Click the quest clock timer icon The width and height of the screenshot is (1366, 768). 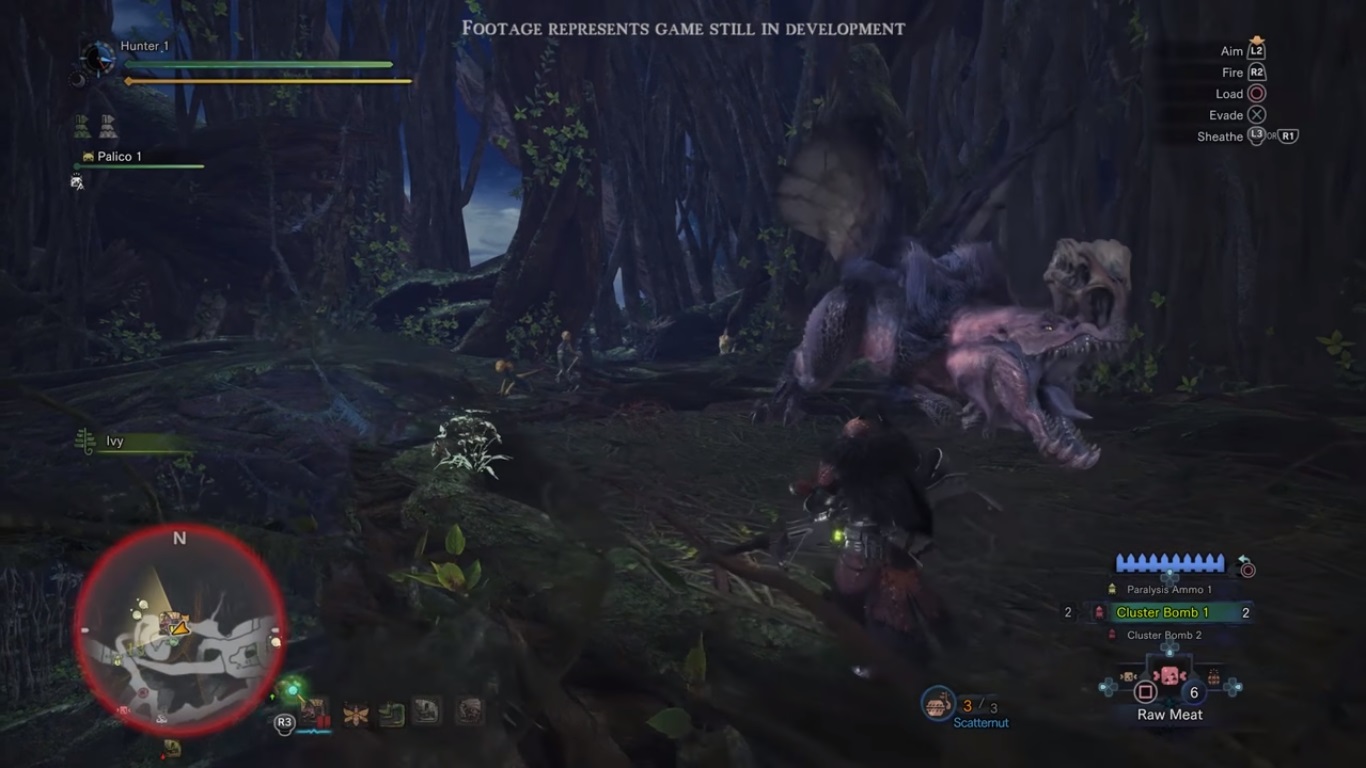click(98, 59)
